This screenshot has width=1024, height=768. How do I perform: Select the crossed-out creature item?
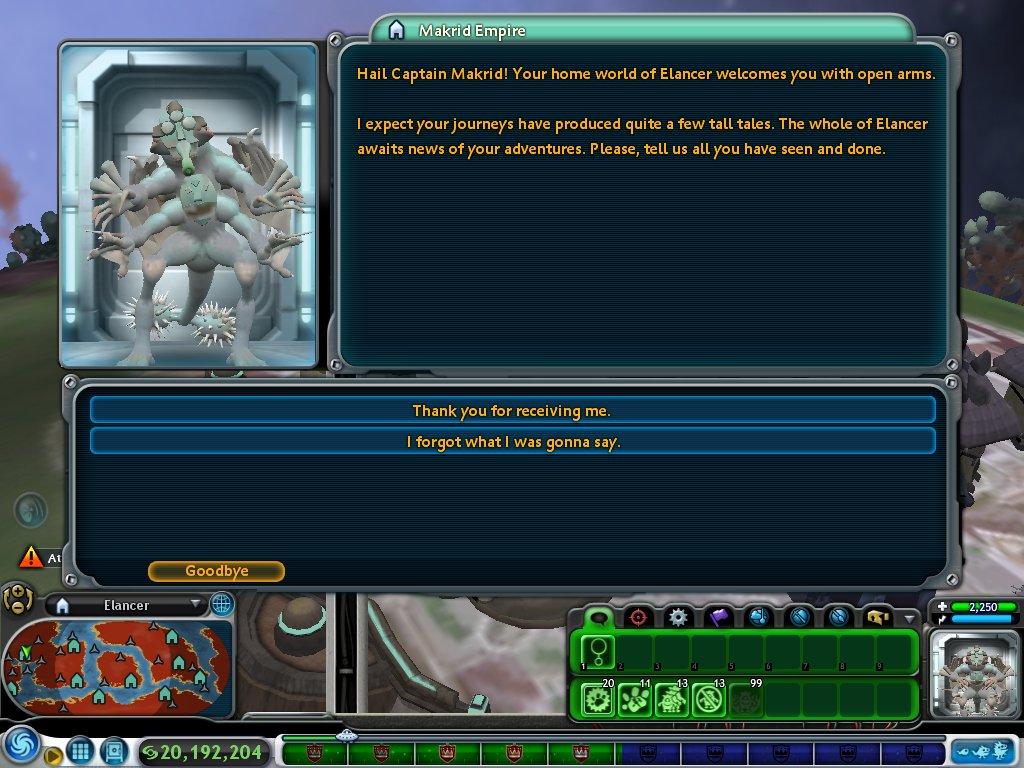pyautogui.click(x=708, y=699)
